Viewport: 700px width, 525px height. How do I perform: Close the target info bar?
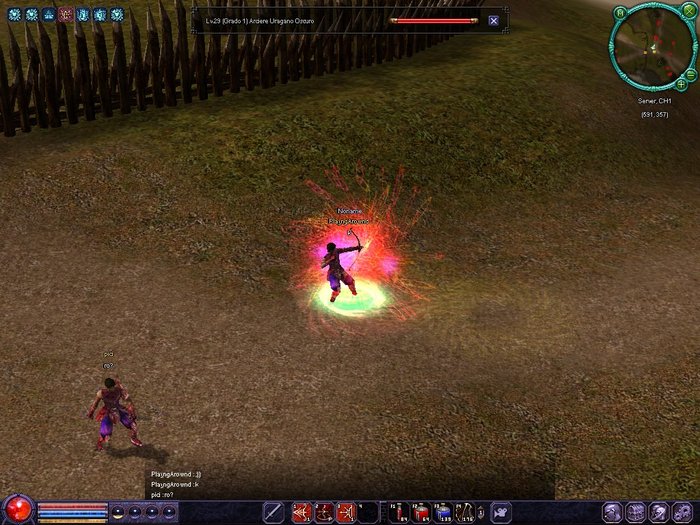pyautogui.click(x=493, y=20)
